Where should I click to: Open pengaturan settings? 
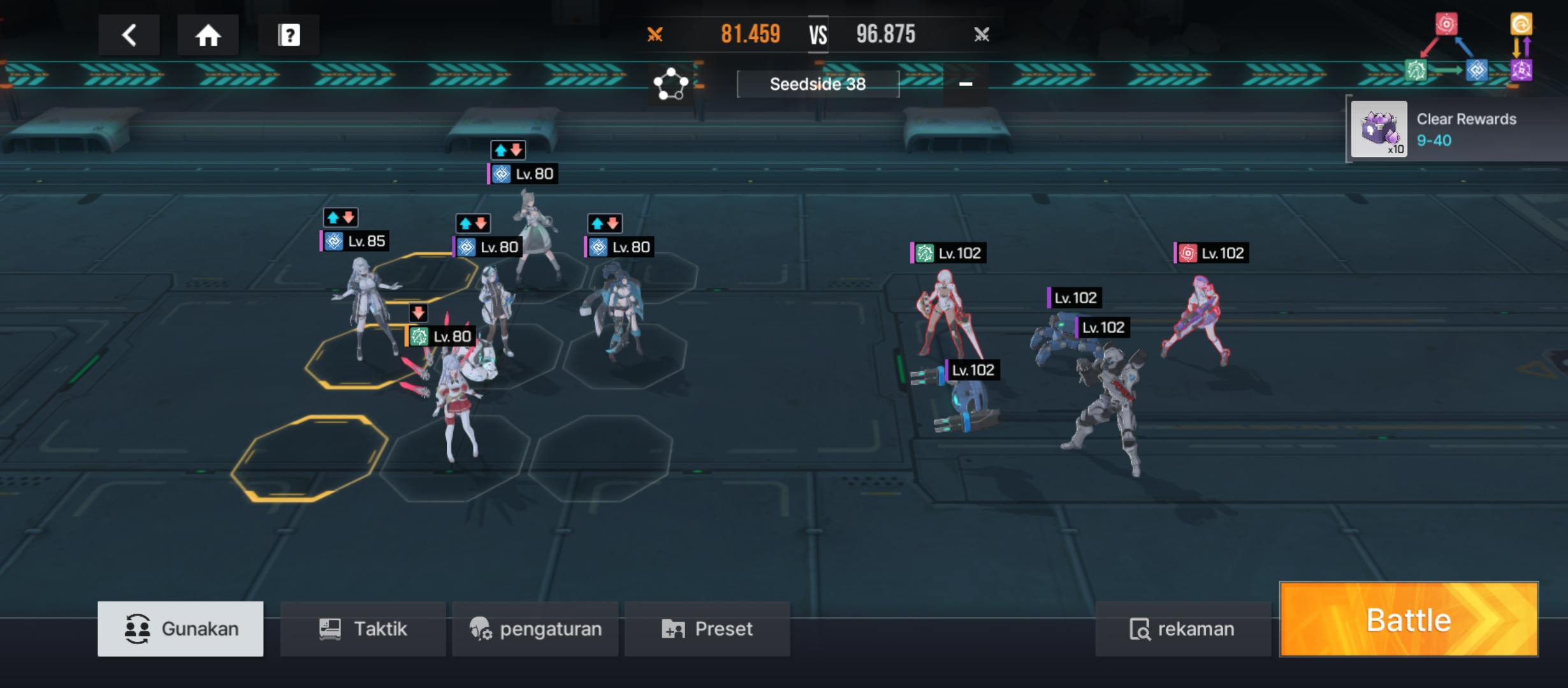point(535,629)
